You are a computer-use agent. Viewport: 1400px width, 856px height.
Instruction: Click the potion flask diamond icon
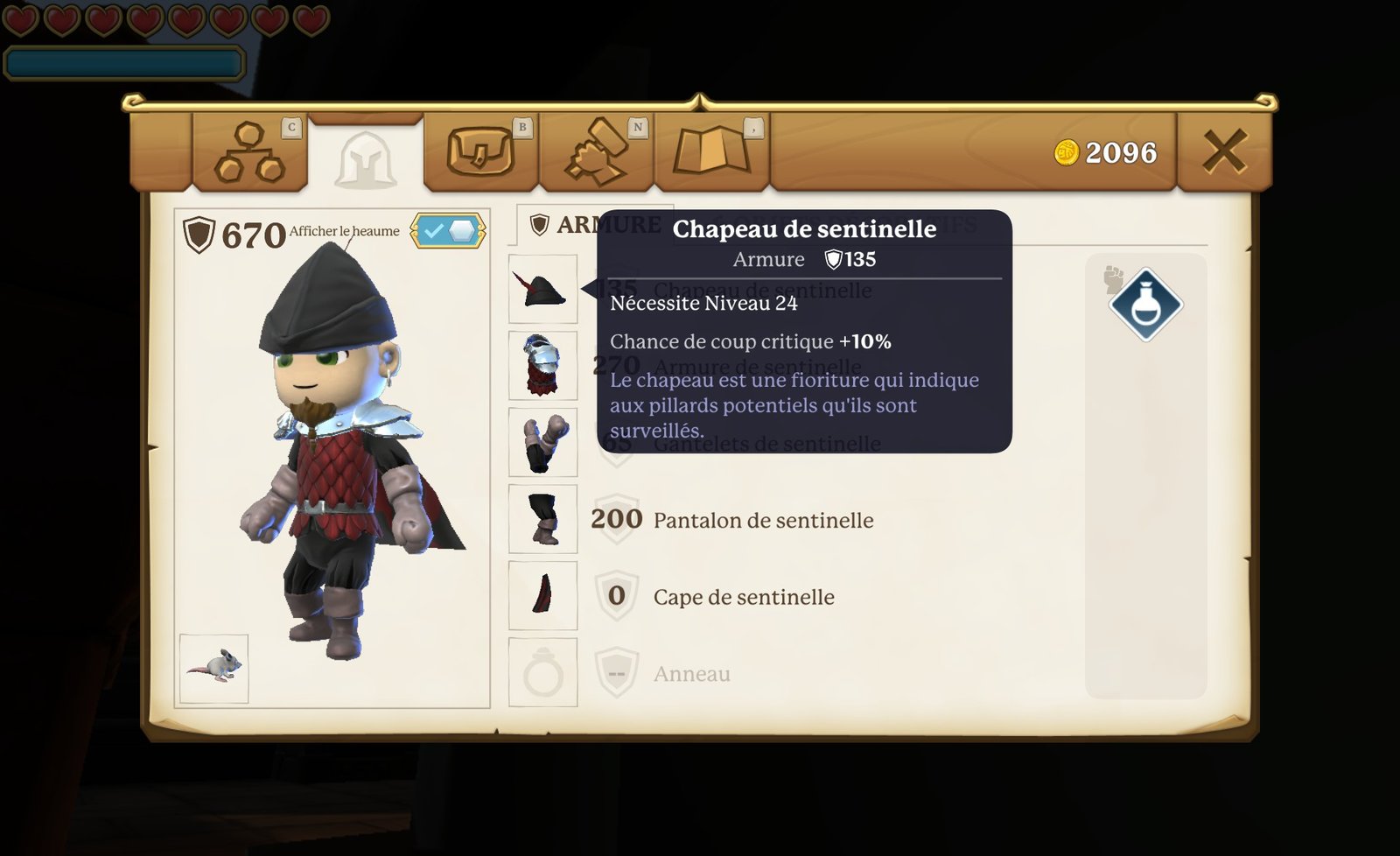[x=1145, y=305]
